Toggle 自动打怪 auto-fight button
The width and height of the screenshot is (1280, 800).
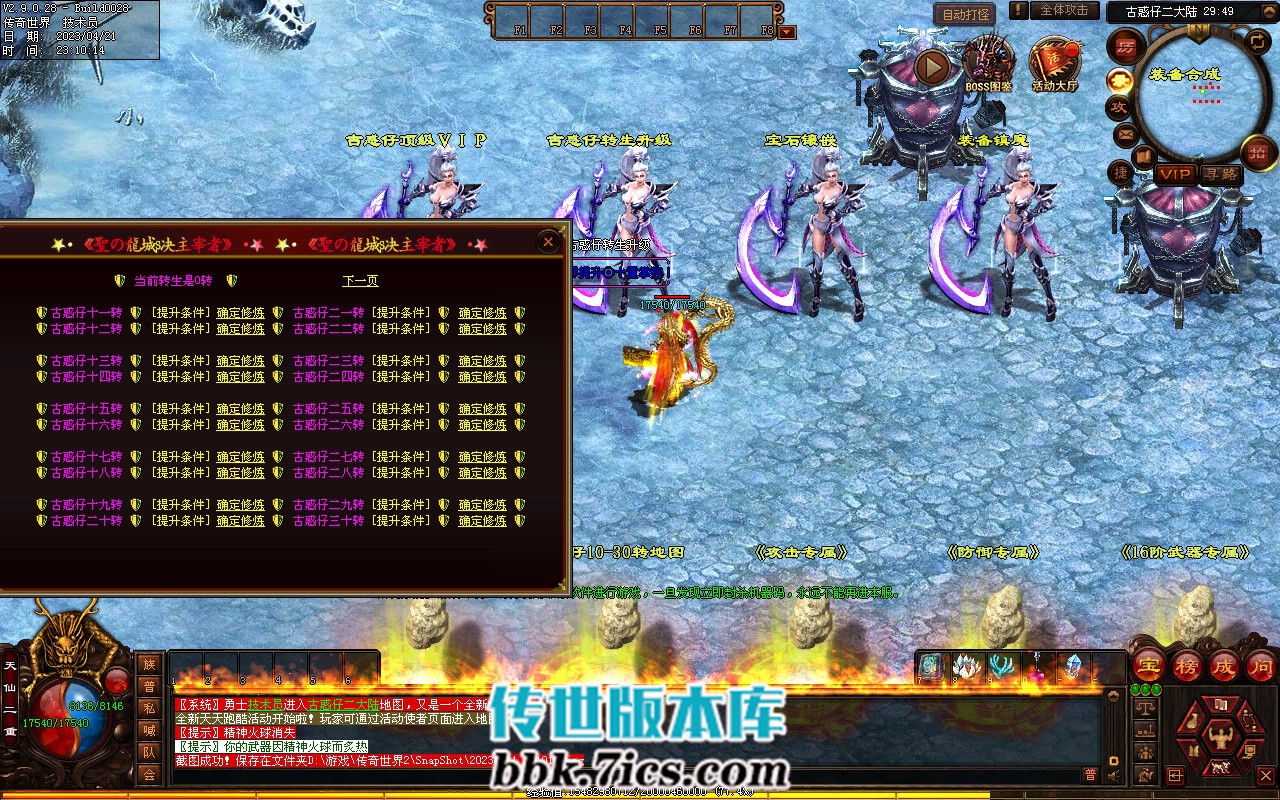tap(964, 14)
